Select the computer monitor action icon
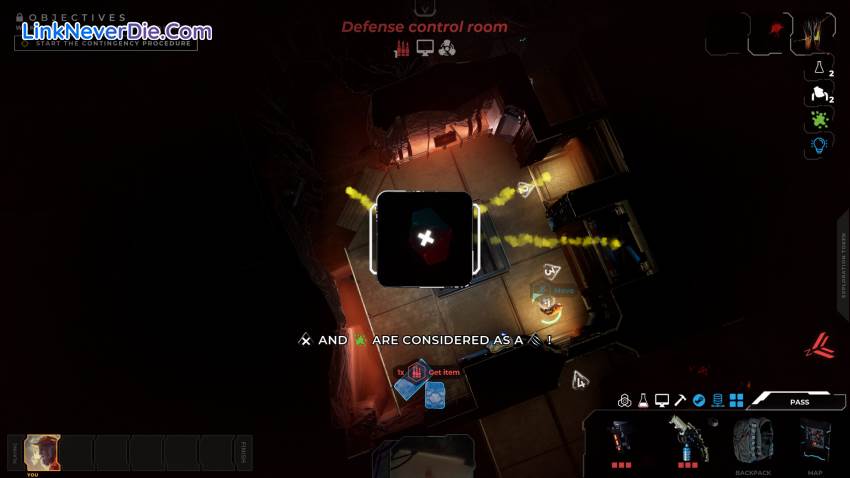 coord(662,400)
